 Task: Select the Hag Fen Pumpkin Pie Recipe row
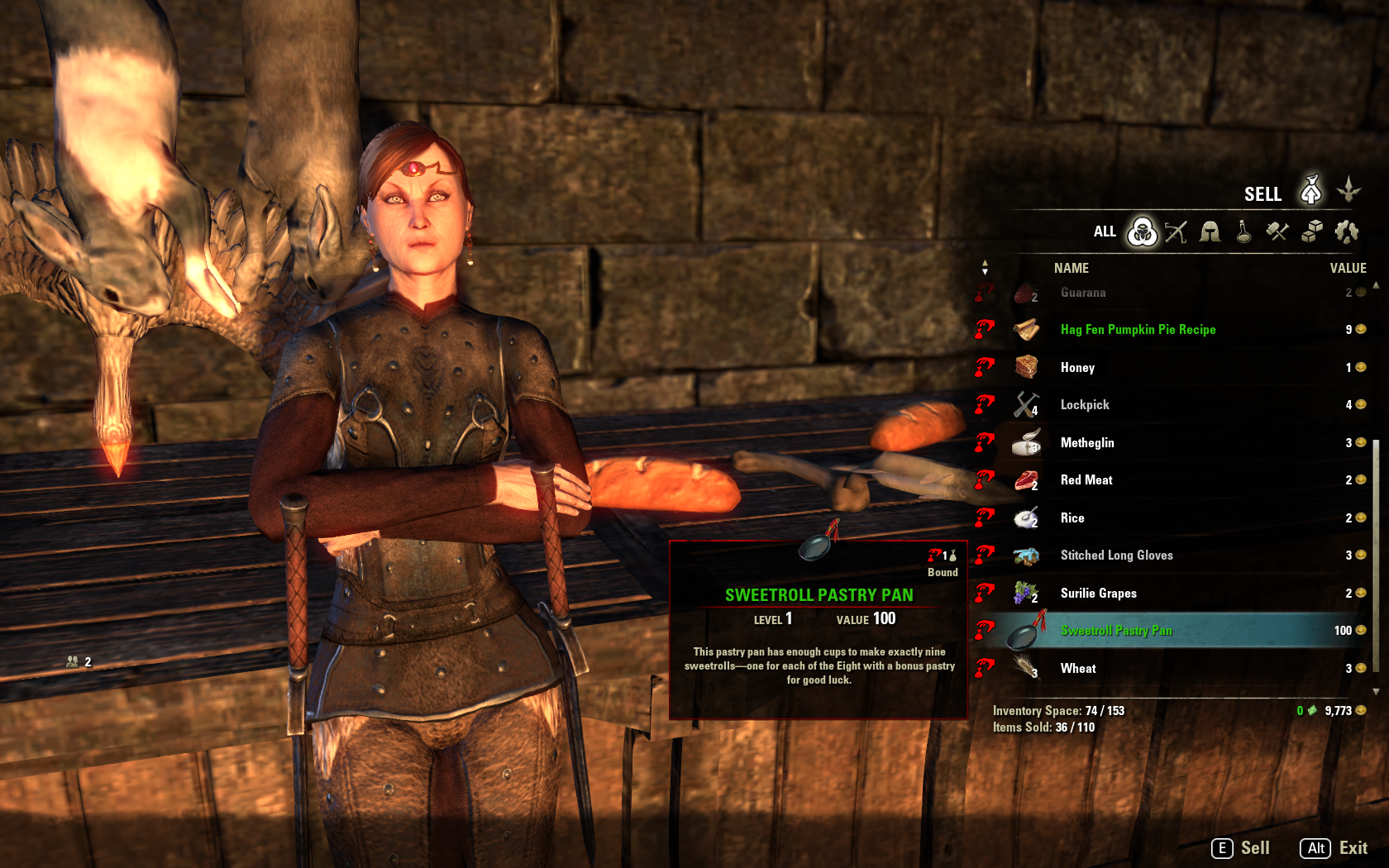tap(1138, 330)
